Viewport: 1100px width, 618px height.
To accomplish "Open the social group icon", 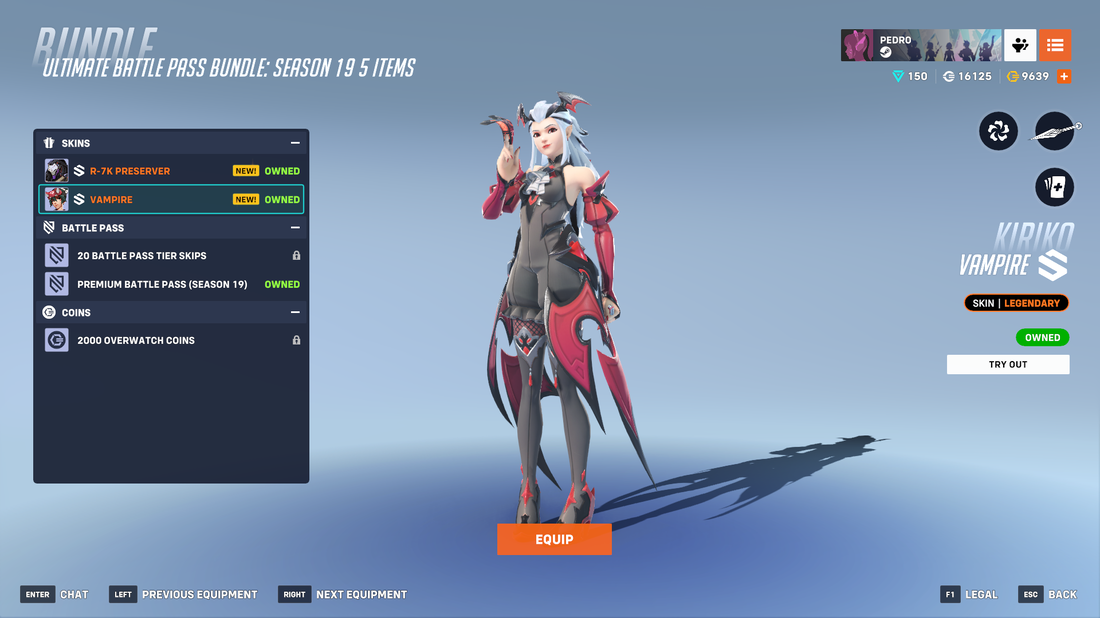I will [x=1020, y=45].
